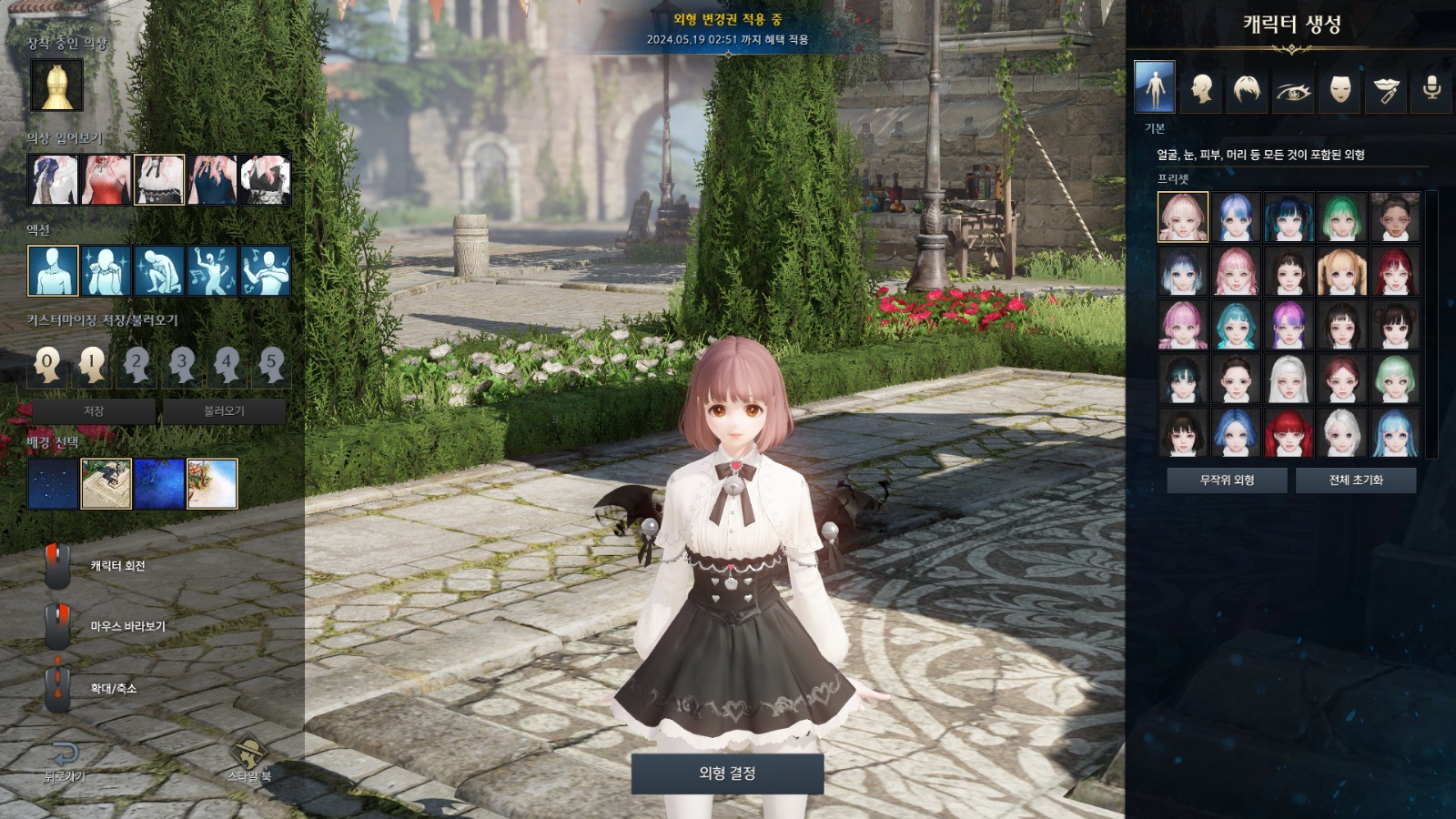Image resolution: width=1456 pixels, height=819 pixels.
Task: Open the lipstick makeup tab
Action: [1386, 89]
